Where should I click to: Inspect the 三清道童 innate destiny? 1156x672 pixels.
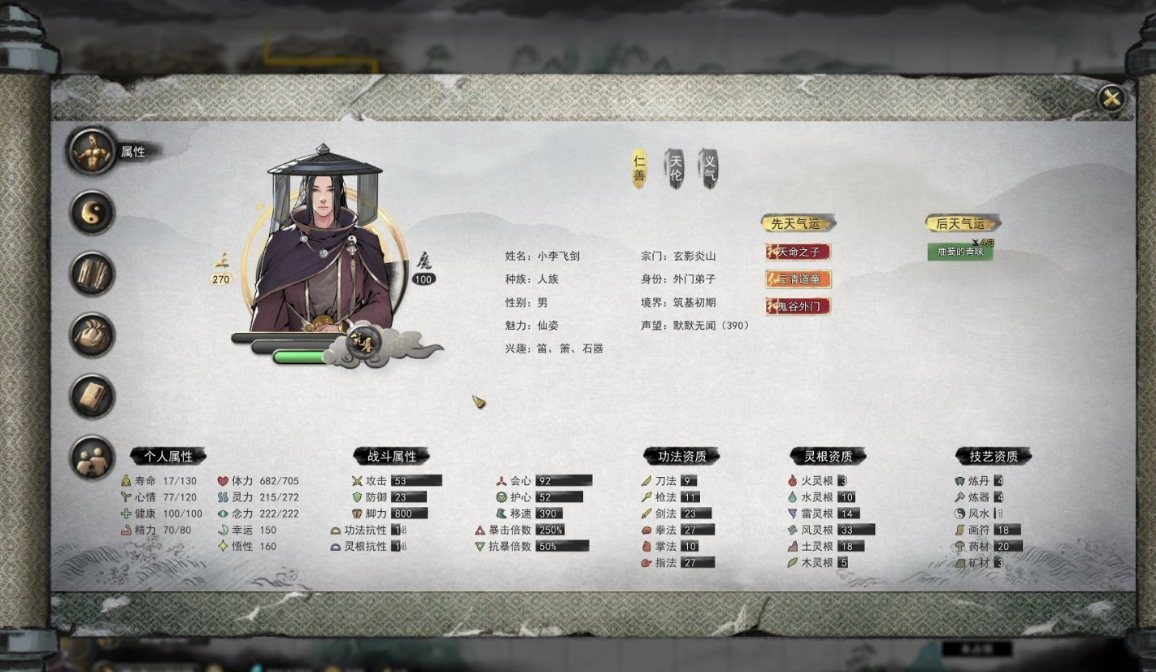point(798,279)
